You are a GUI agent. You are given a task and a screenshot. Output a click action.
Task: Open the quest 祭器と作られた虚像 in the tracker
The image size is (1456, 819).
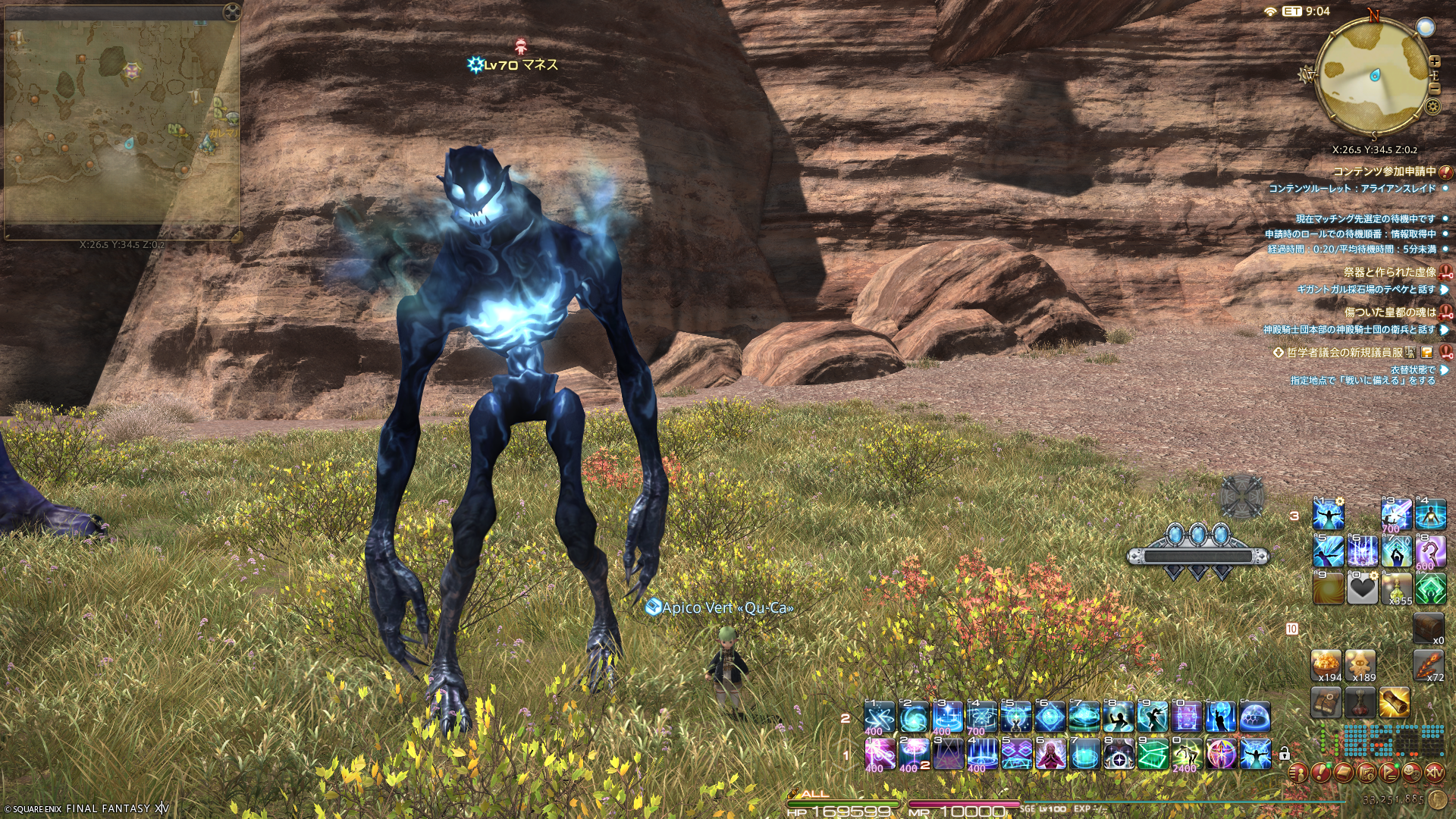point(1389,271)
